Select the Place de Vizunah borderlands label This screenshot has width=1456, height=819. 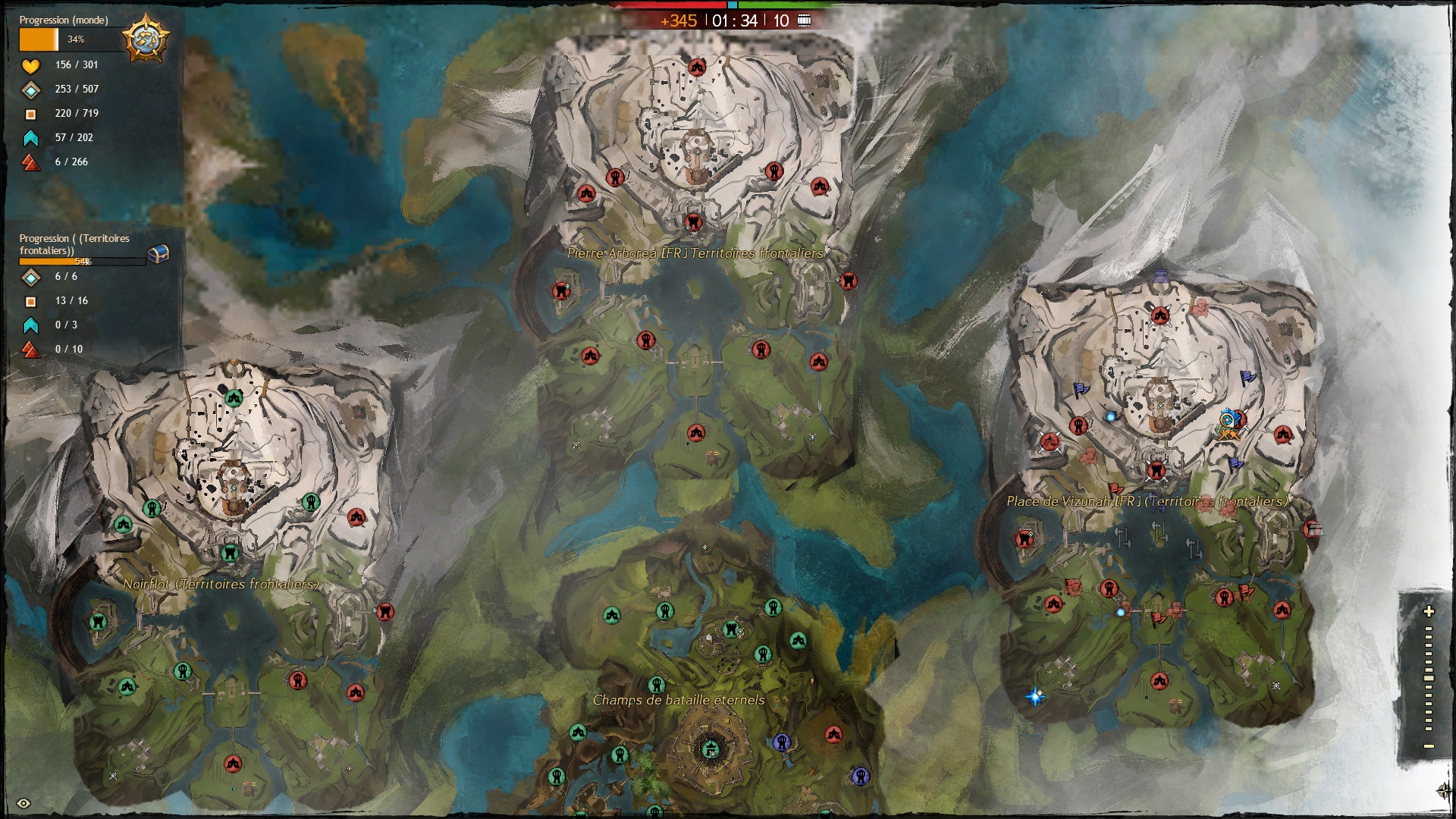click(1146, 501)
